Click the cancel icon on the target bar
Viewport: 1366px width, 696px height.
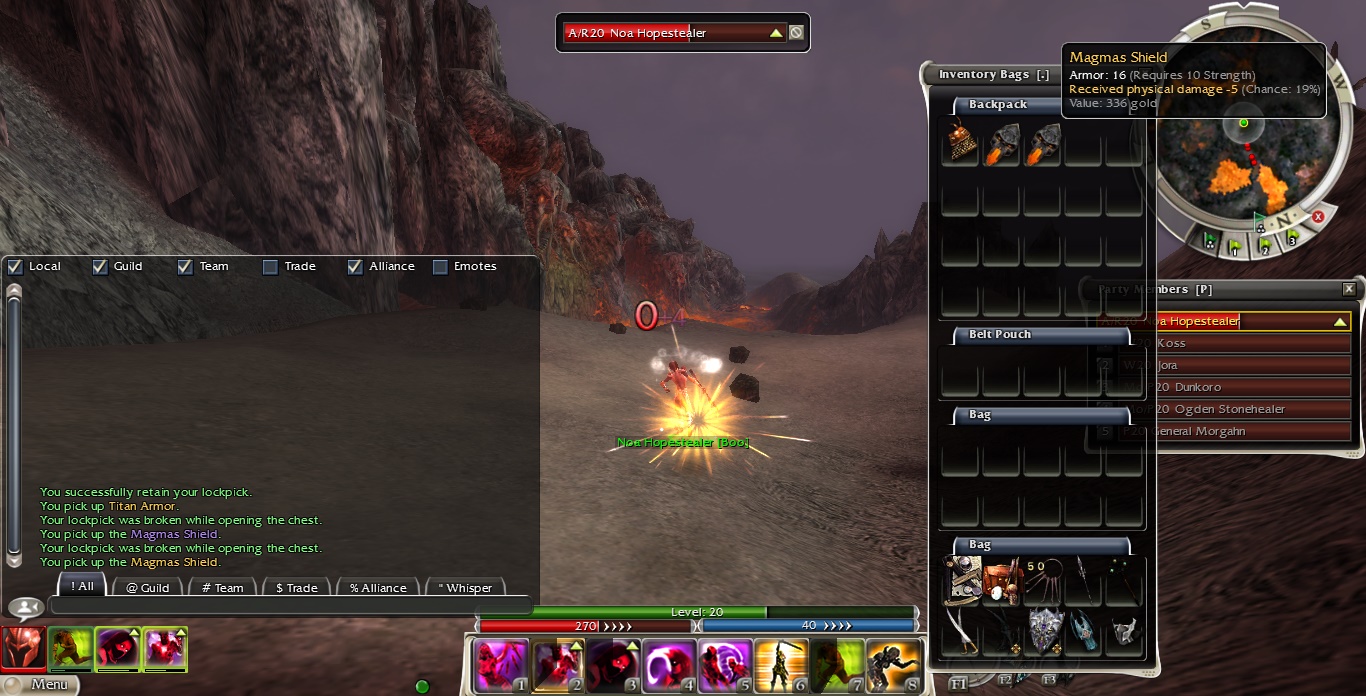(796, 33)
